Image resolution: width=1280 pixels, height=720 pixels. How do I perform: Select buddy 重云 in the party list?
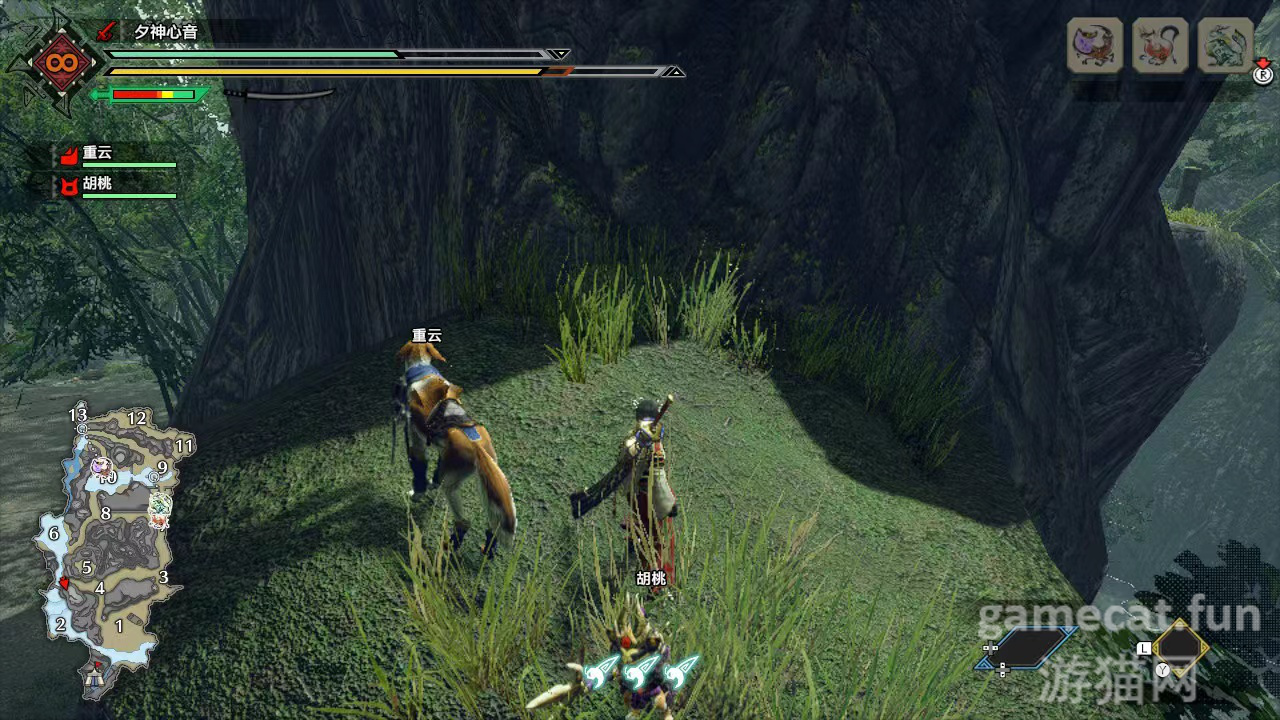click(97, 154)
